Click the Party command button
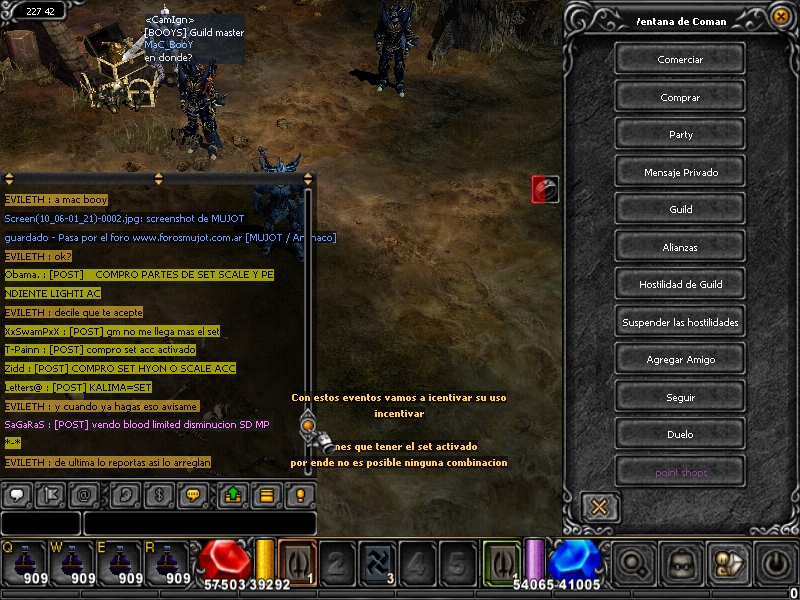Image resolution: width=800 pixels, height=600 pixels. coord(680,134)
